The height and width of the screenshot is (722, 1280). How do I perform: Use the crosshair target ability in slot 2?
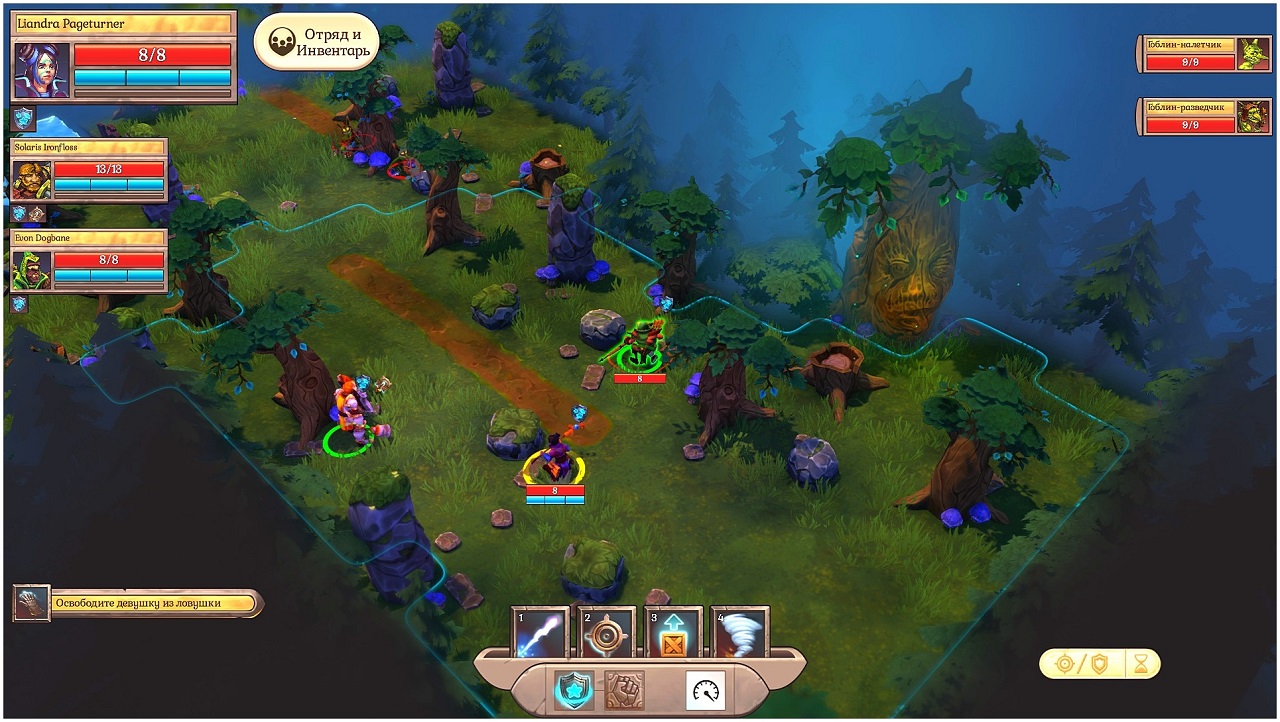[x=607, y=633]
